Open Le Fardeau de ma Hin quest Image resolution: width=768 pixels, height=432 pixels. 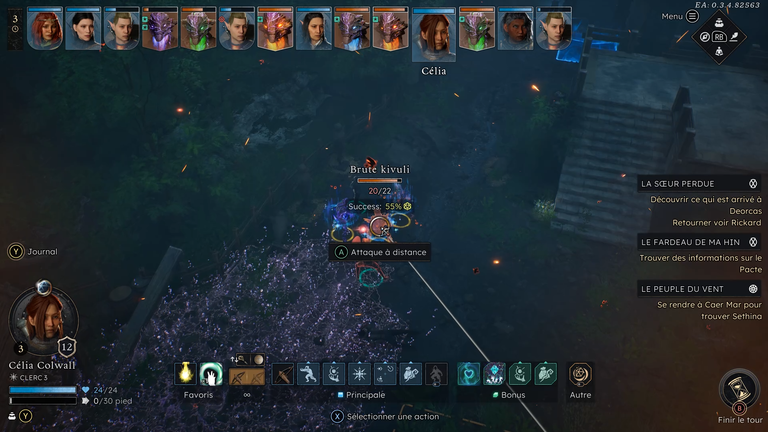pos(699,241)
